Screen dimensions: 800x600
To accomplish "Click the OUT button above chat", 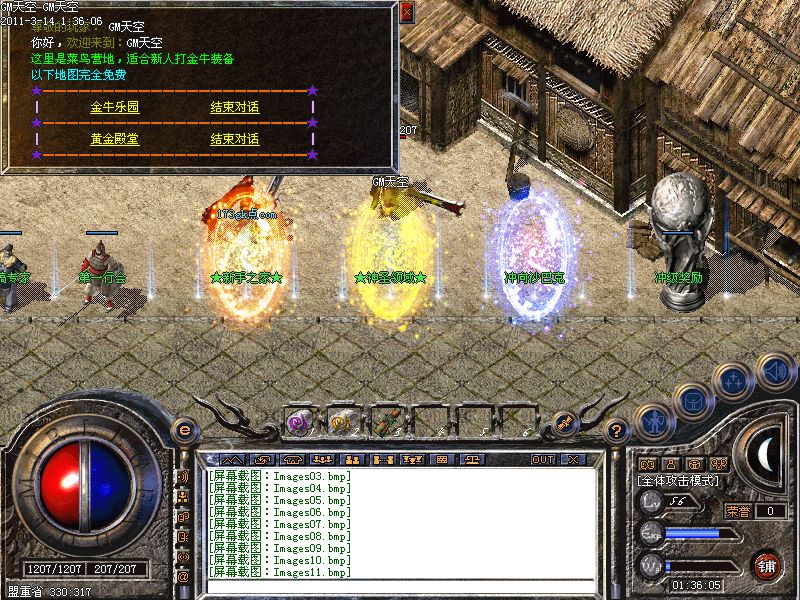I will [542, 460].
